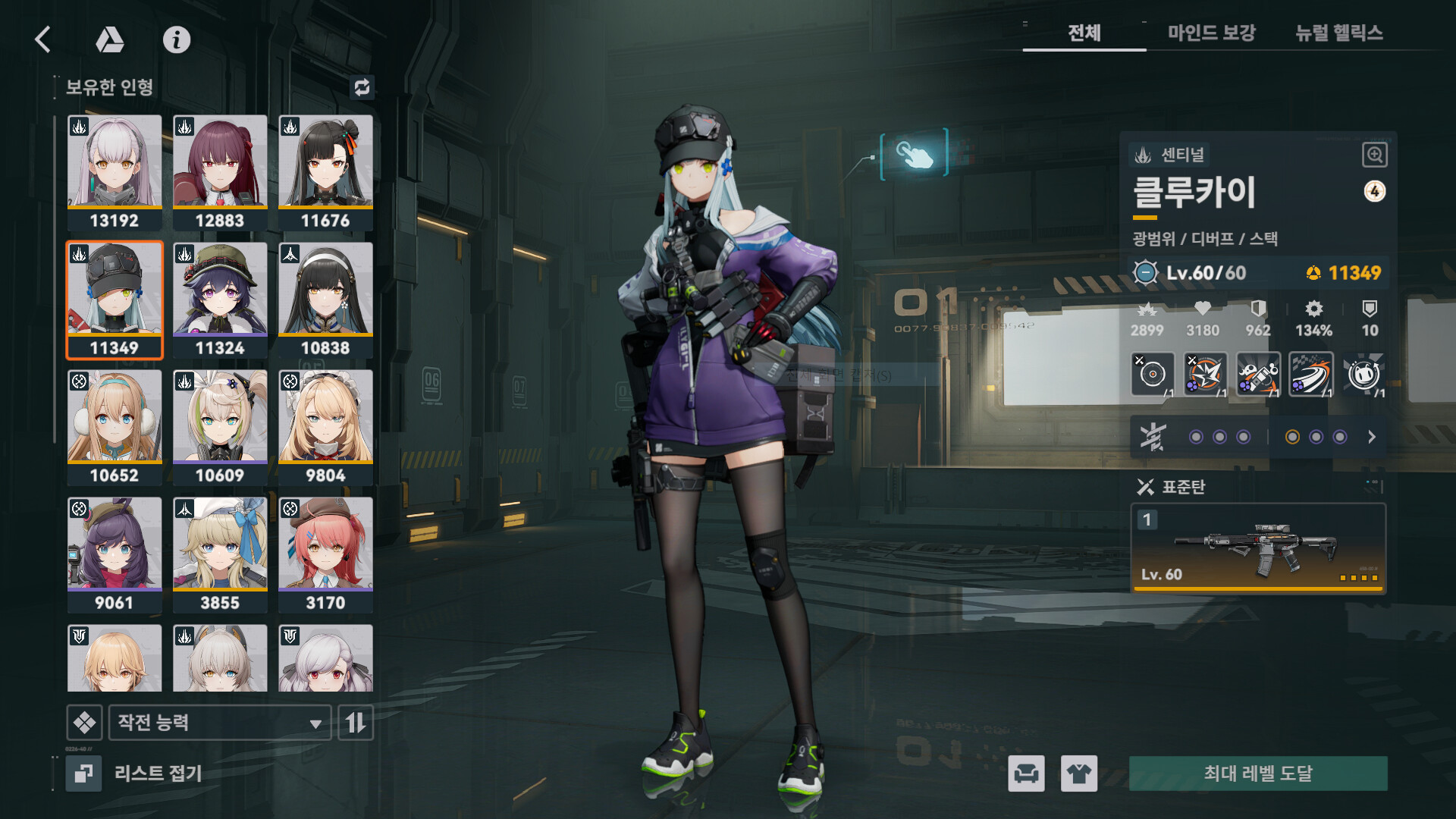
Task: Switch to the 뉴럴 헬릭스 tab
Action: (1338, 33)
